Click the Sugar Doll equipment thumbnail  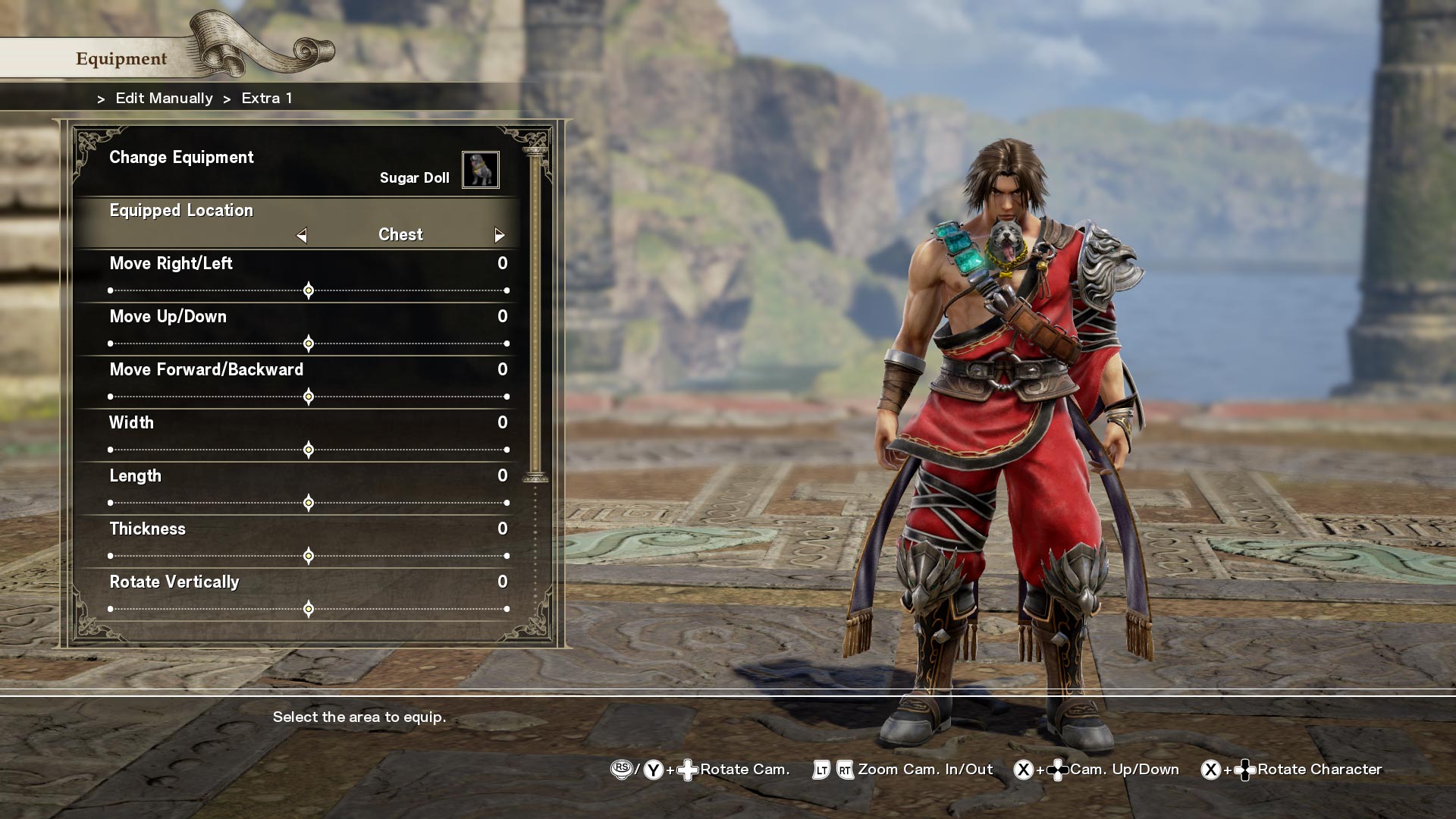(482, 170)
